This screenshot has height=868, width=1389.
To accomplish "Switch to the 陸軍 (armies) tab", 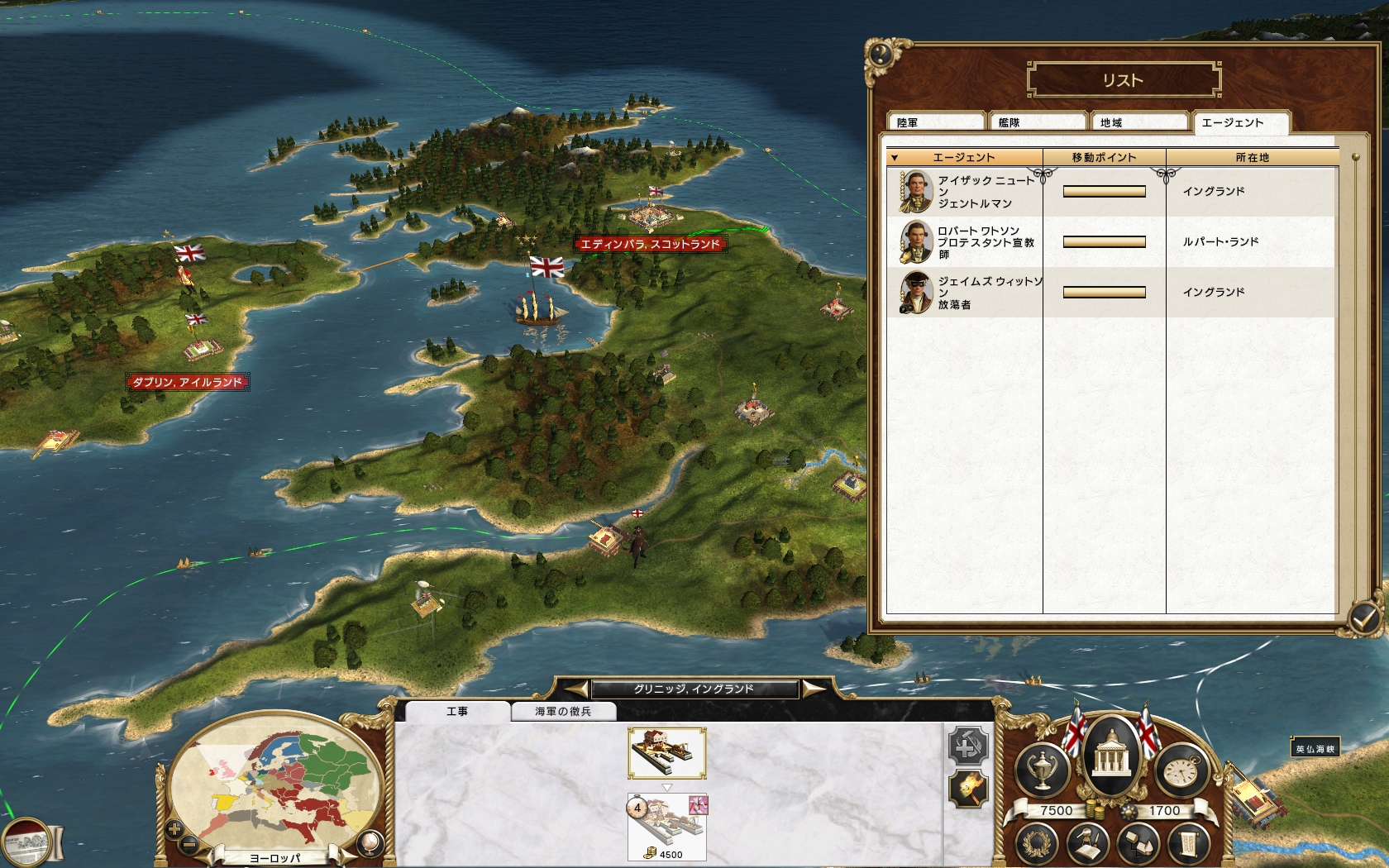I will pyautogui.click(x=934, y=122).
